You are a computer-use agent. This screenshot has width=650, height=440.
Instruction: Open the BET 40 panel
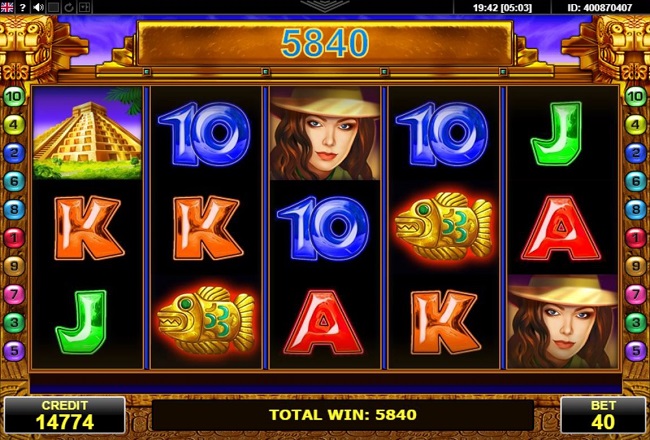[603, 414]
